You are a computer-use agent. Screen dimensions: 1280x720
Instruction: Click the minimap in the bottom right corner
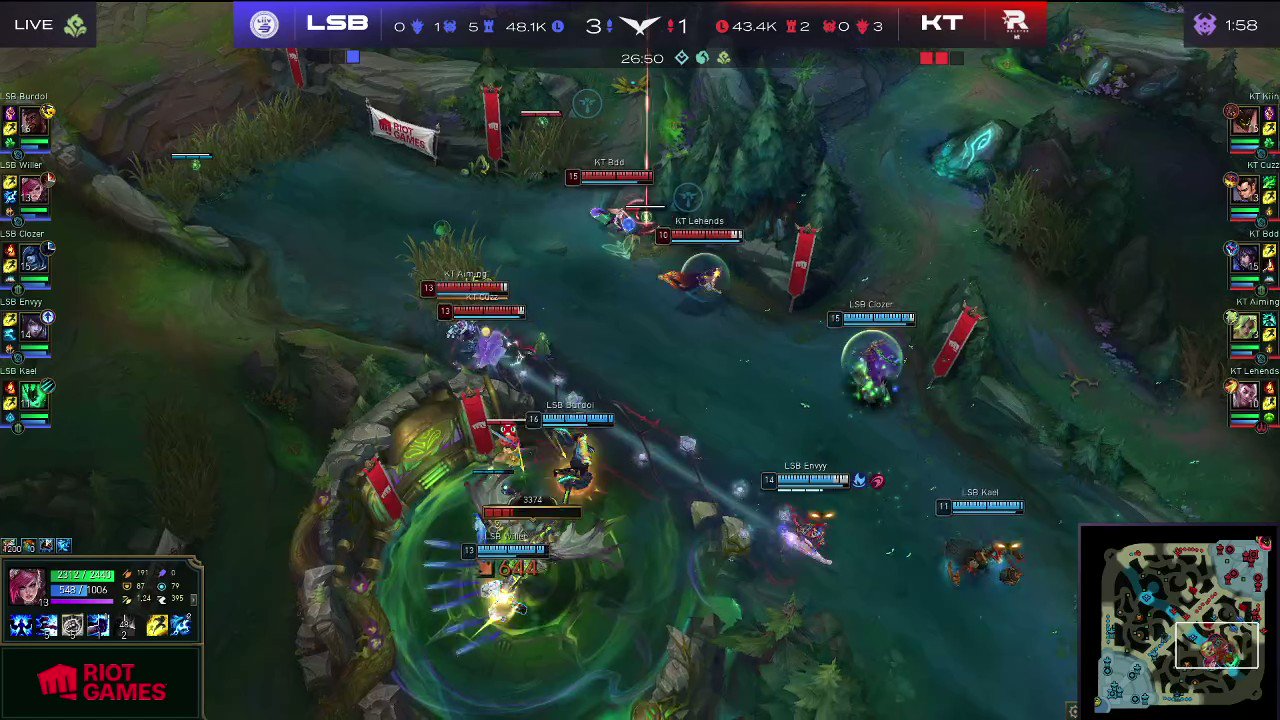[x=1180, y=620]
